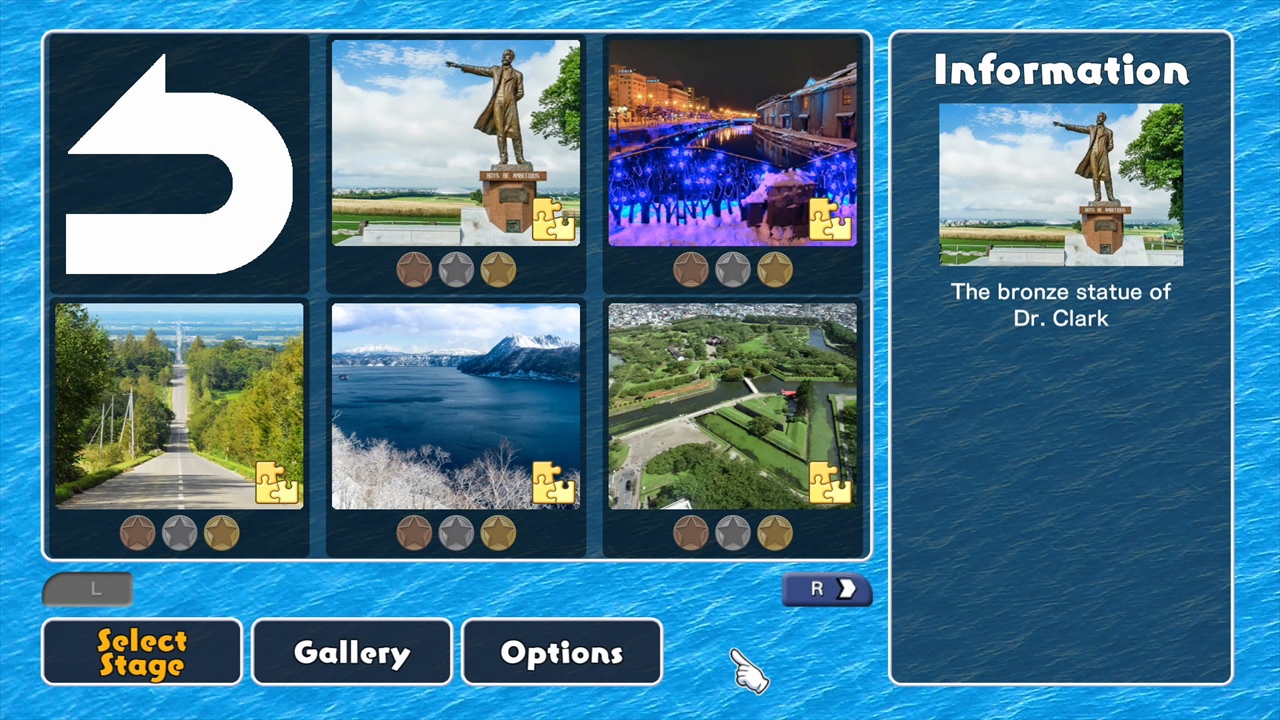This screenshot has width=1280, height=720.
Task: Toggle the gold medal below the road puzzle
Action: pyautogui.click(x=221, y=532)
